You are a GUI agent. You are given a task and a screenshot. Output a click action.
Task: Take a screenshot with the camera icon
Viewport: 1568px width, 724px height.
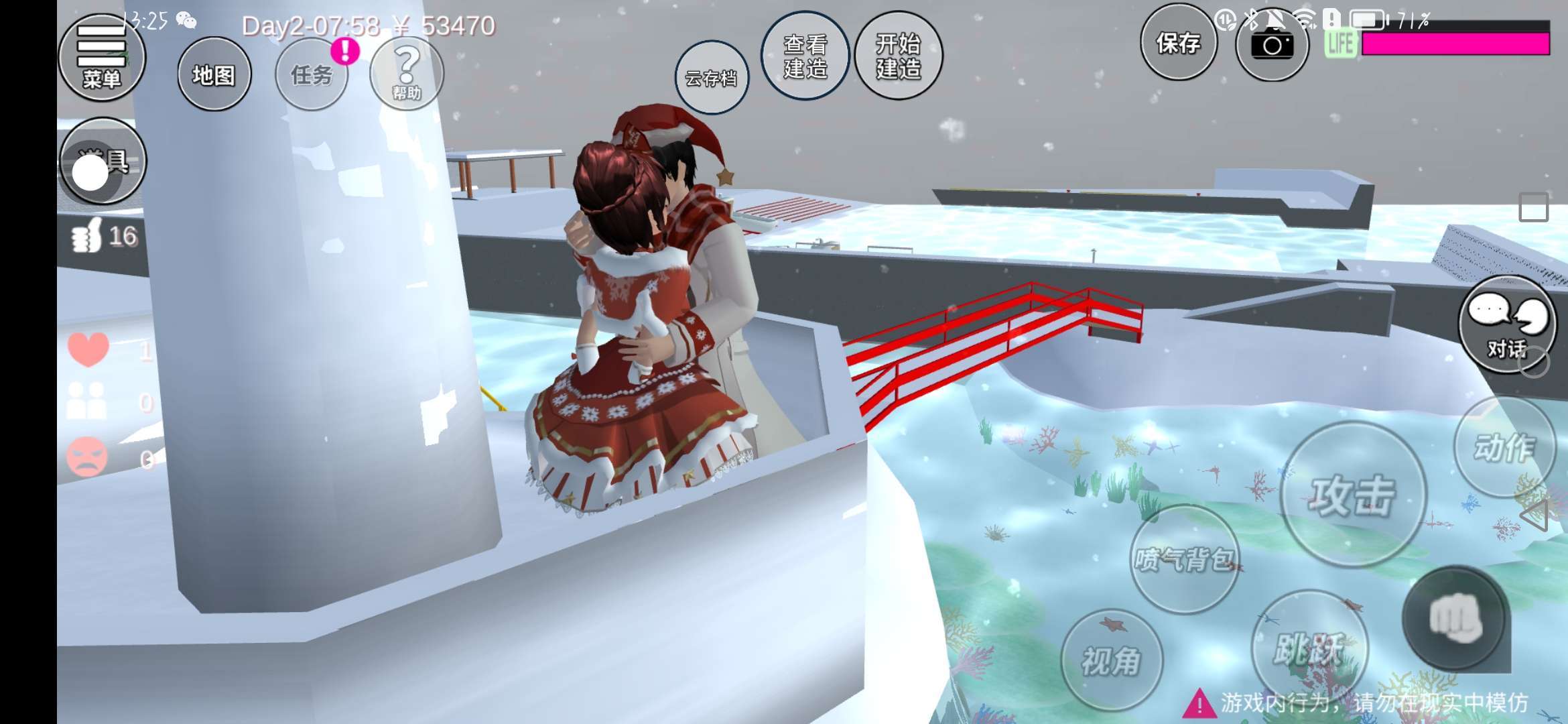[x=1272, y=46]
